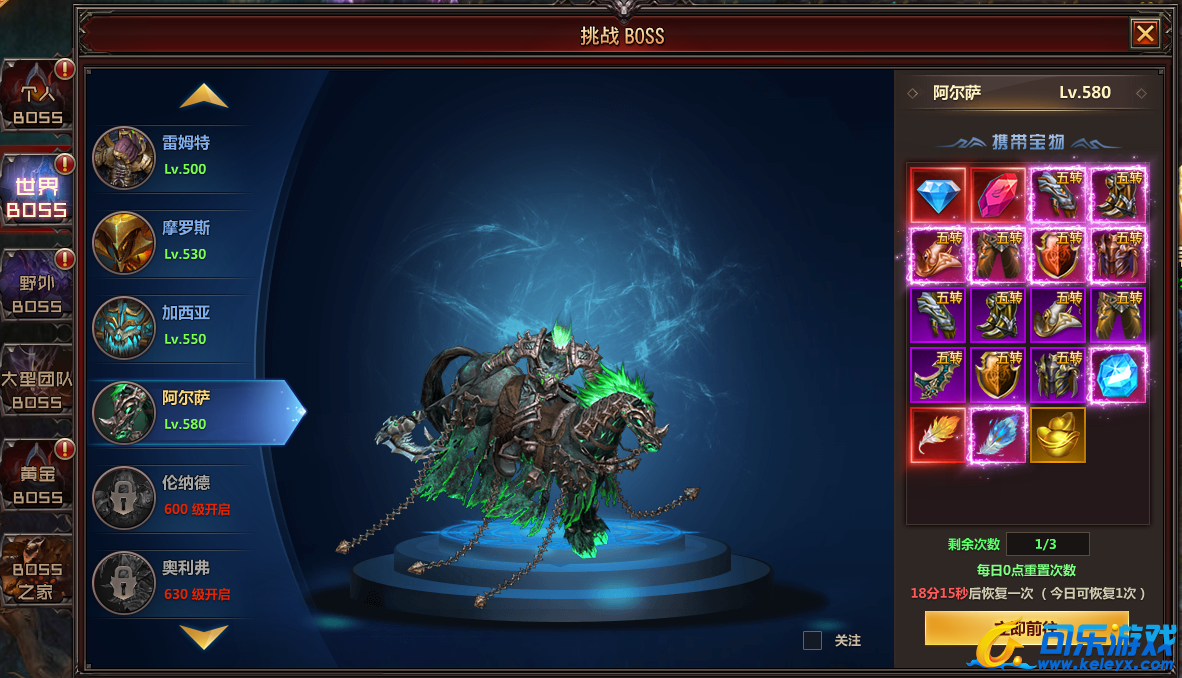Image resolution: width=1182 pixels, height=678 pixels.
Task: Open the 世界BOSS tab
Action: pyautogui.click(x=38, y=191)
